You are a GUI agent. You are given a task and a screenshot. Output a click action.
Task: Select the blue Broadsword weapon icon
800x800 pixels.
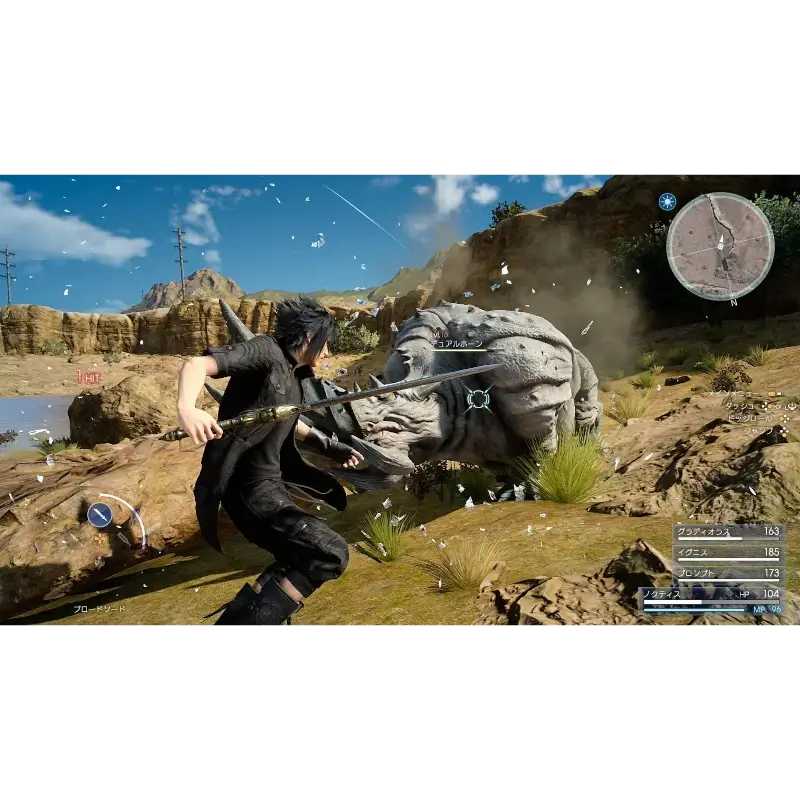(99, 515)
